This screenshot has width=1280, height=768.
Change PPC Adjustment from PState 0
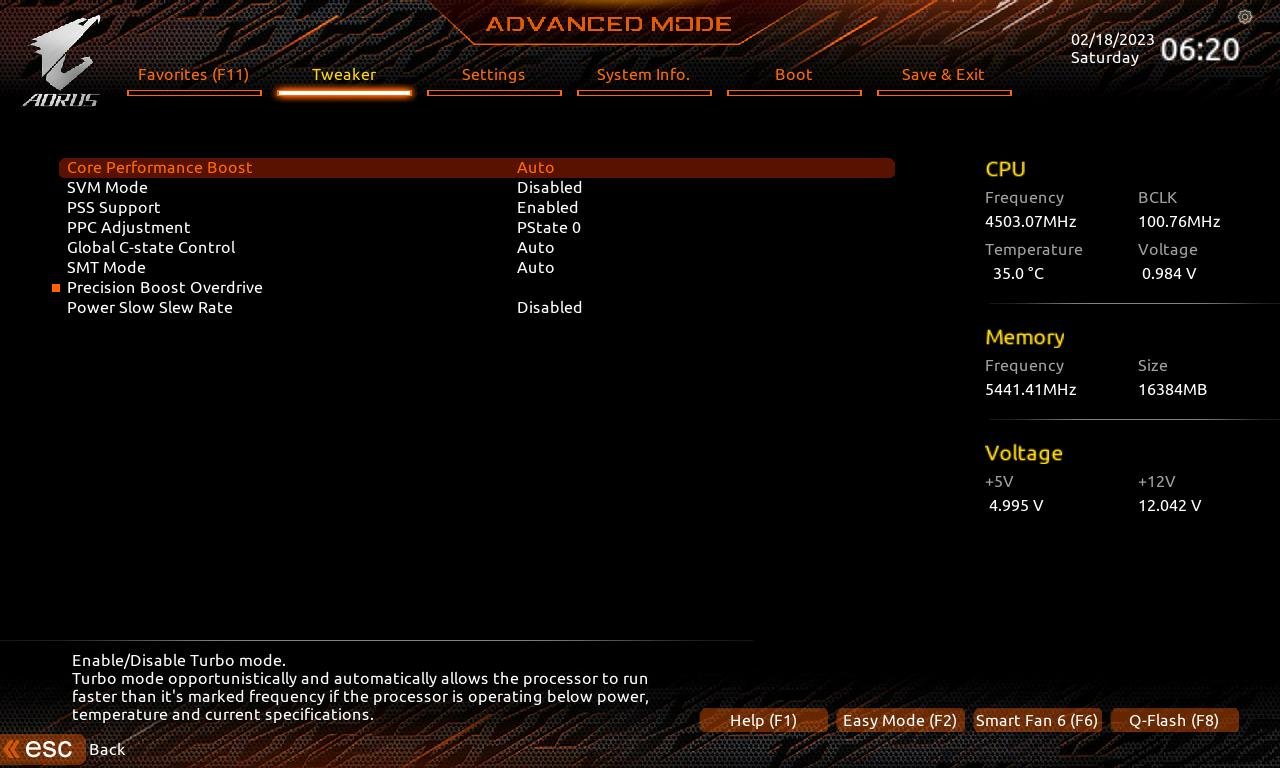pyautogui.click(x=549, y=227)
